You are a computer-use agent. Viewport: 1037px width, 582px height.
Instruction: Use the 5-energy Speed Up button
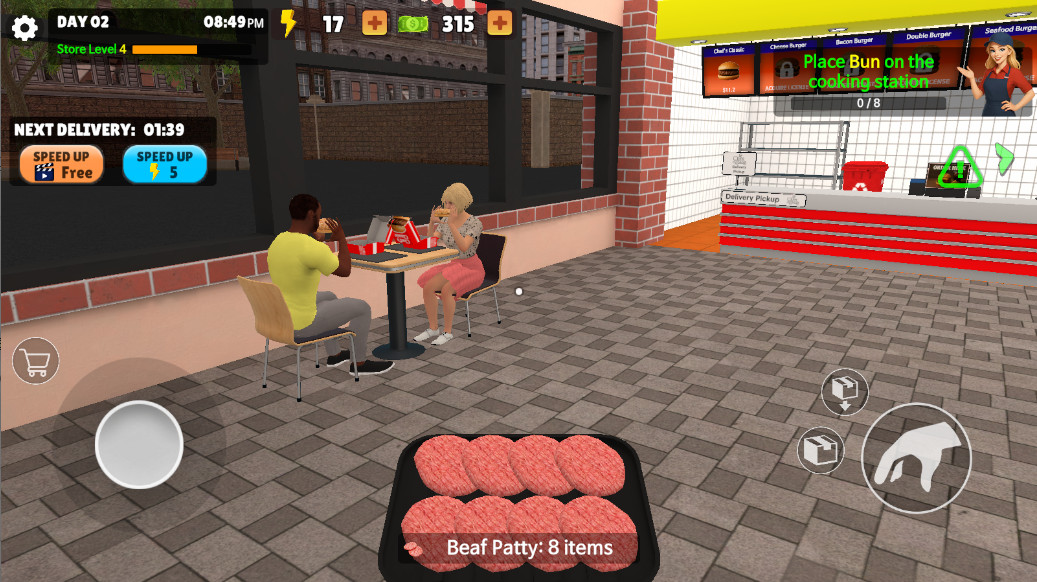165,165
